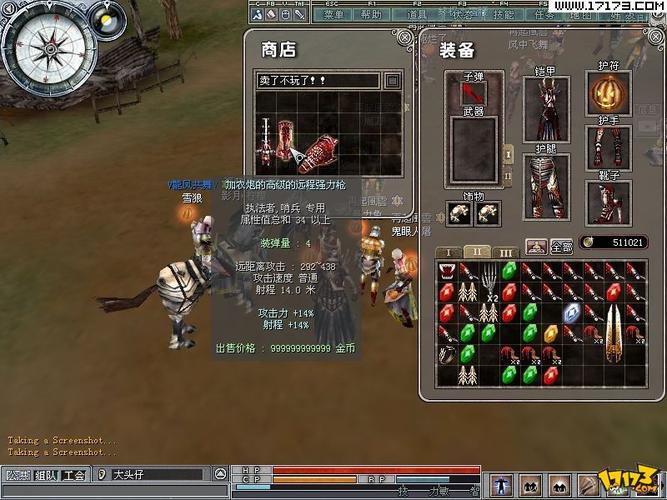This screenshot has height=500, width=667.
Task: Select the 组队 (Party) chat tab
Action: coord(46,475)
